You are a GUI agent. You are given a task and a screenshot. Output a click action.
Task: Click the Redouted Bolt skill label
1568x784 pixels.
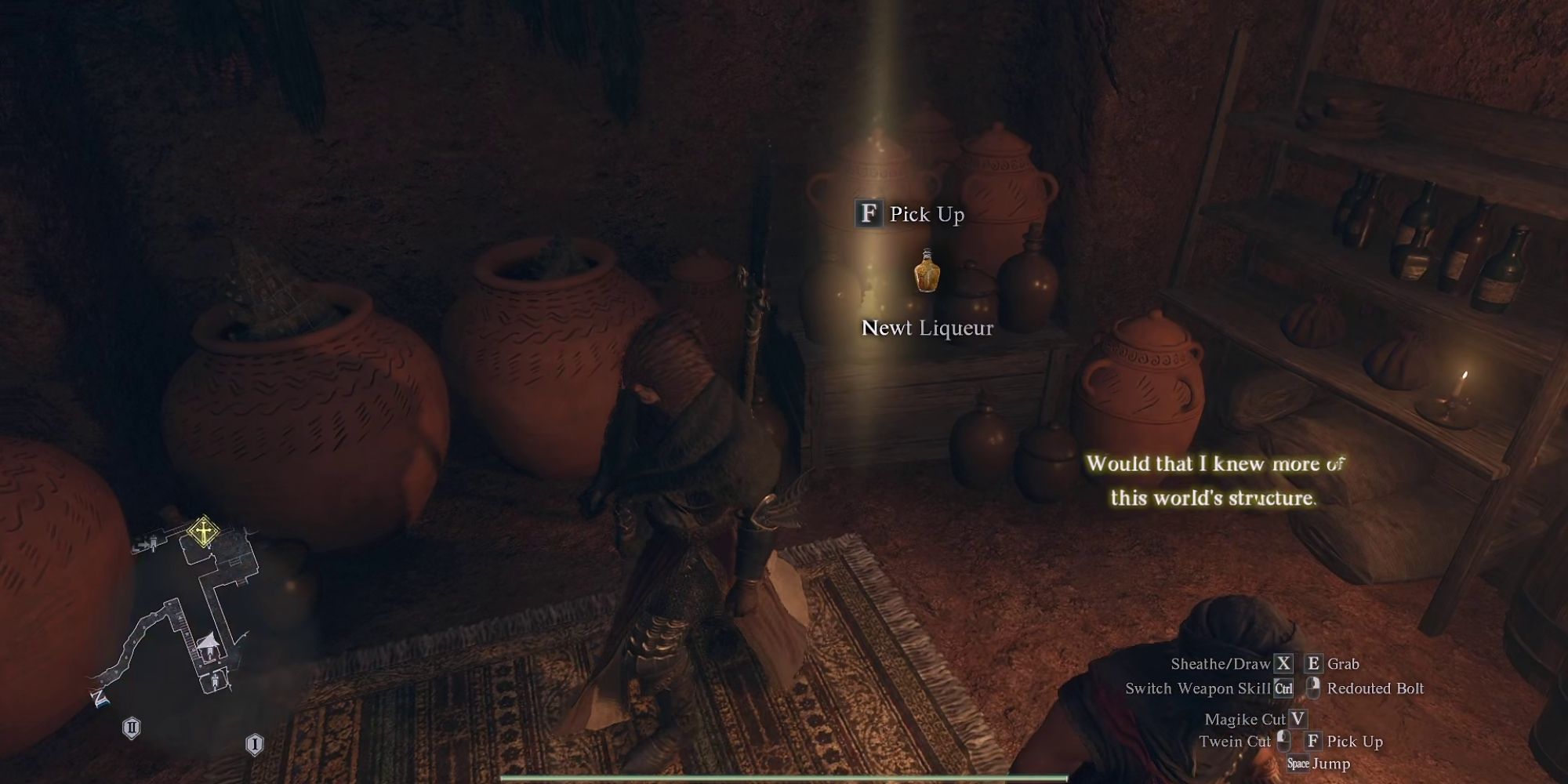(x=1377, y=688)
